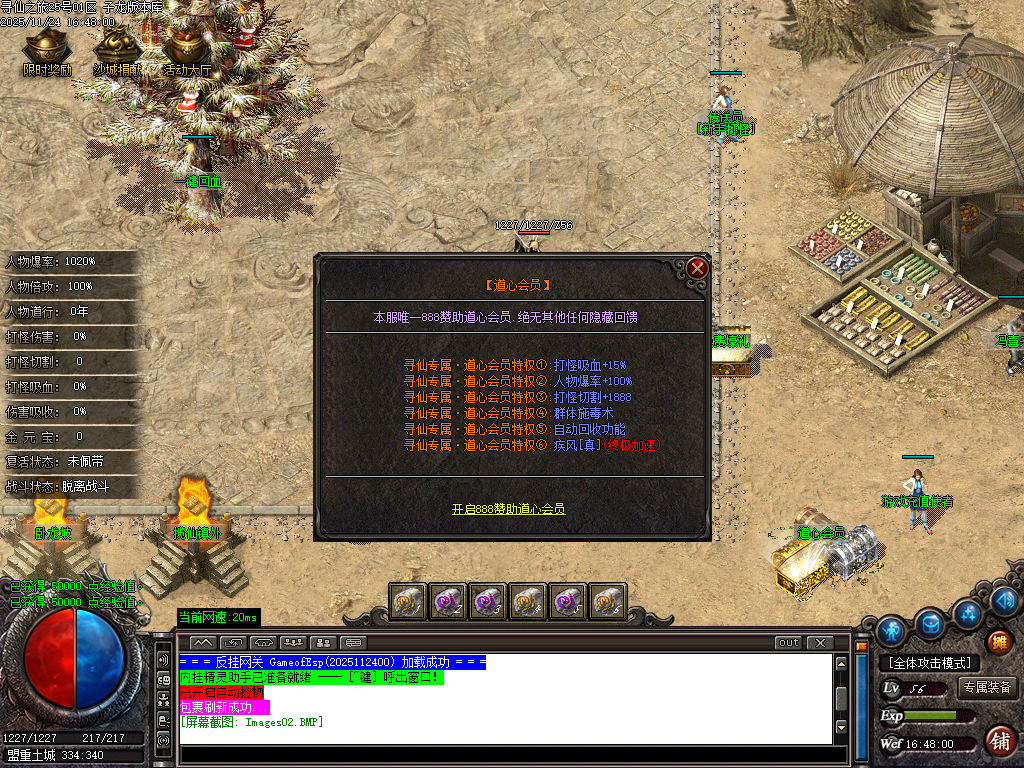Close the chat panel with its X button

[x=820, y=642]
